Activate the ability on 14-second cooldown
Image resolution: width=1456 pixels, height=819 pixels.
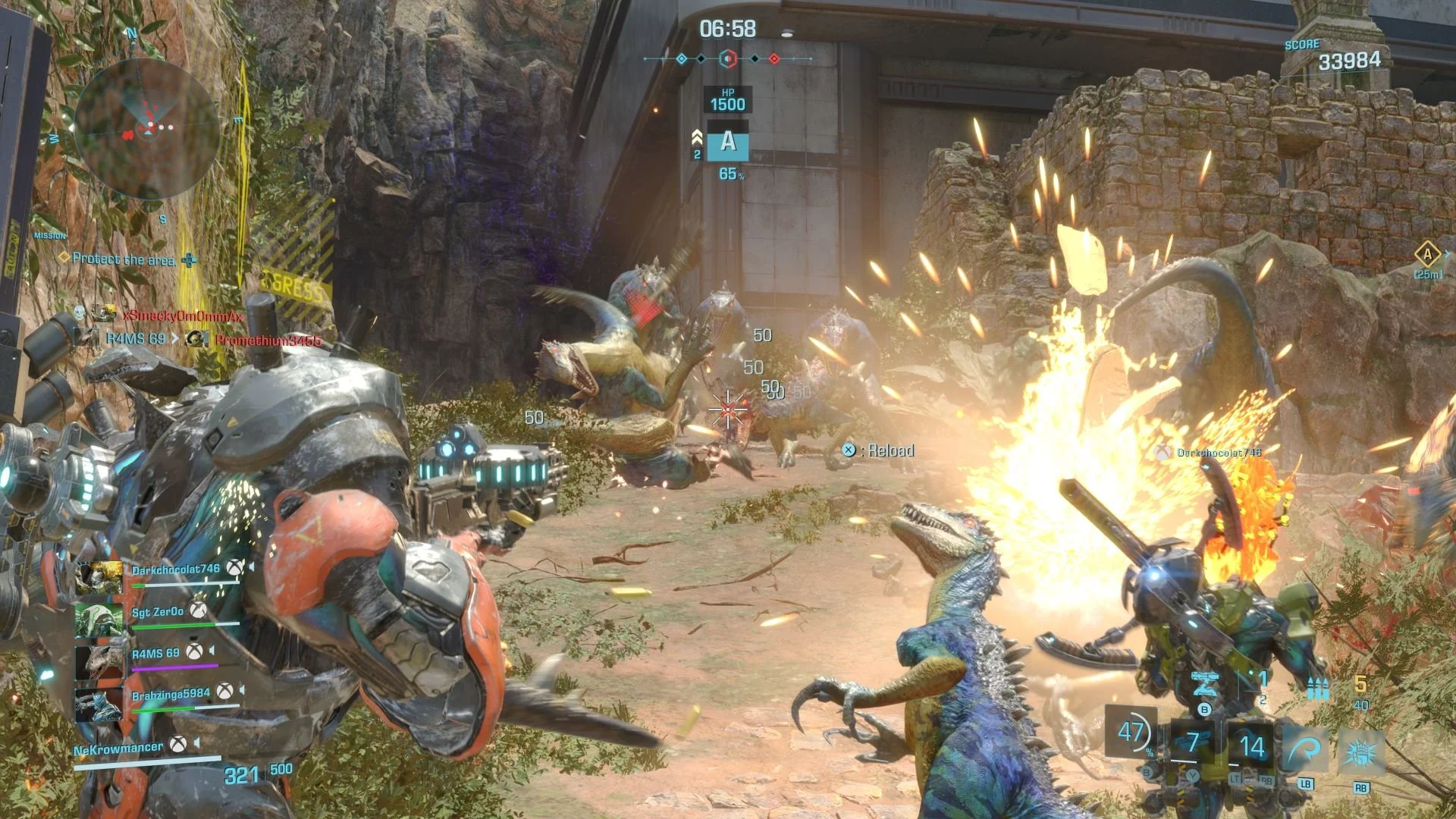pos(1251,747)
